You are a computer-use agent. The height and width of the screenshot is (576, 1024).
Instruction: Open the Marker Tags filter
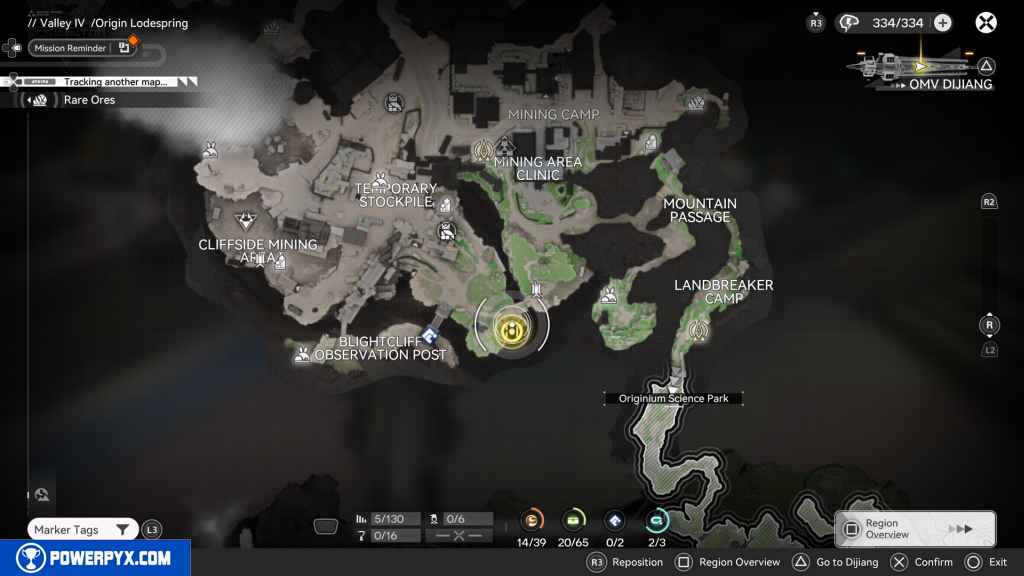coord(82,530)
